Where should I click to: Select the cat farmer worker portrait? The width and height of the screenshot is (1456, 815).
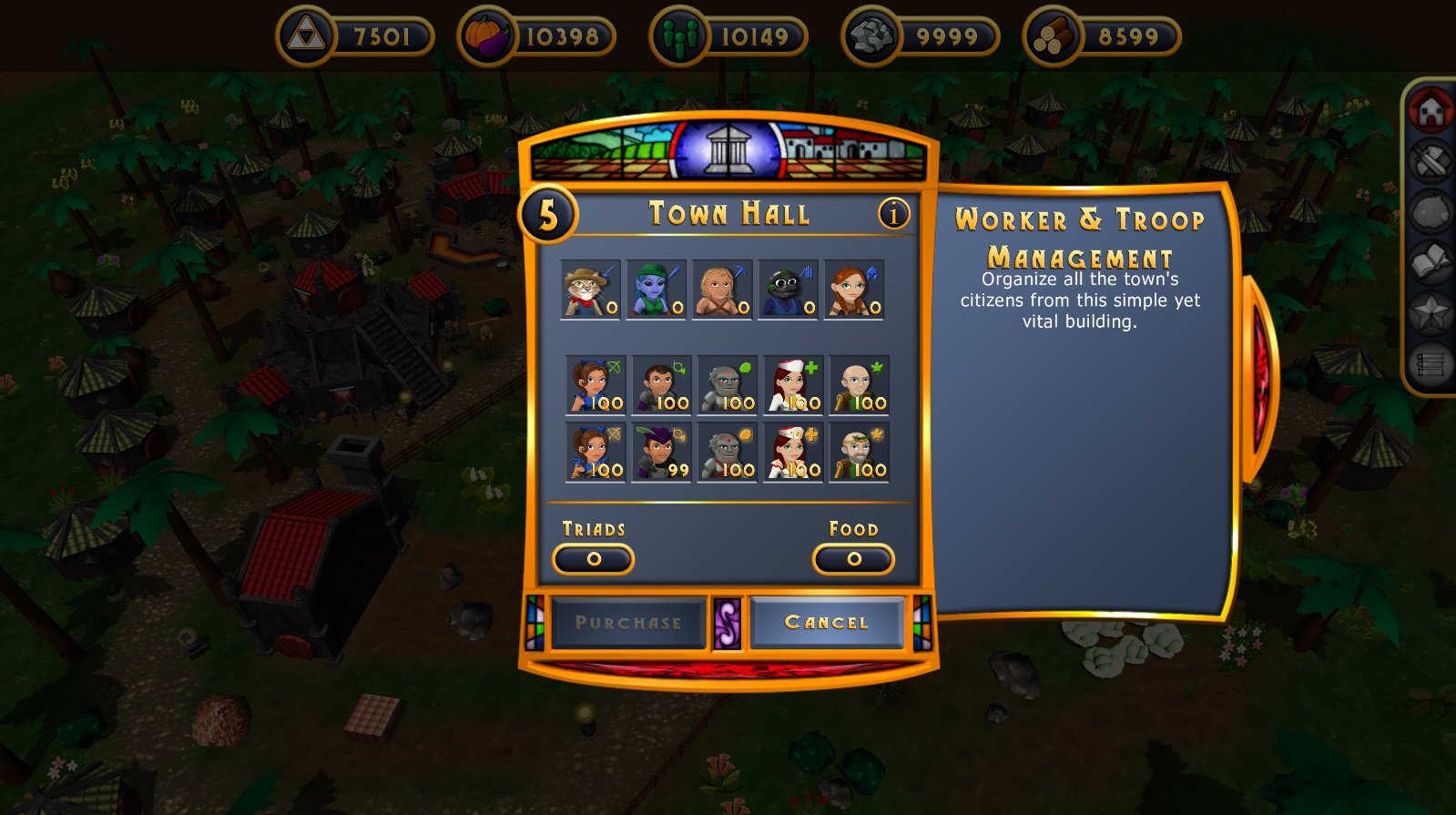[590, 290]
